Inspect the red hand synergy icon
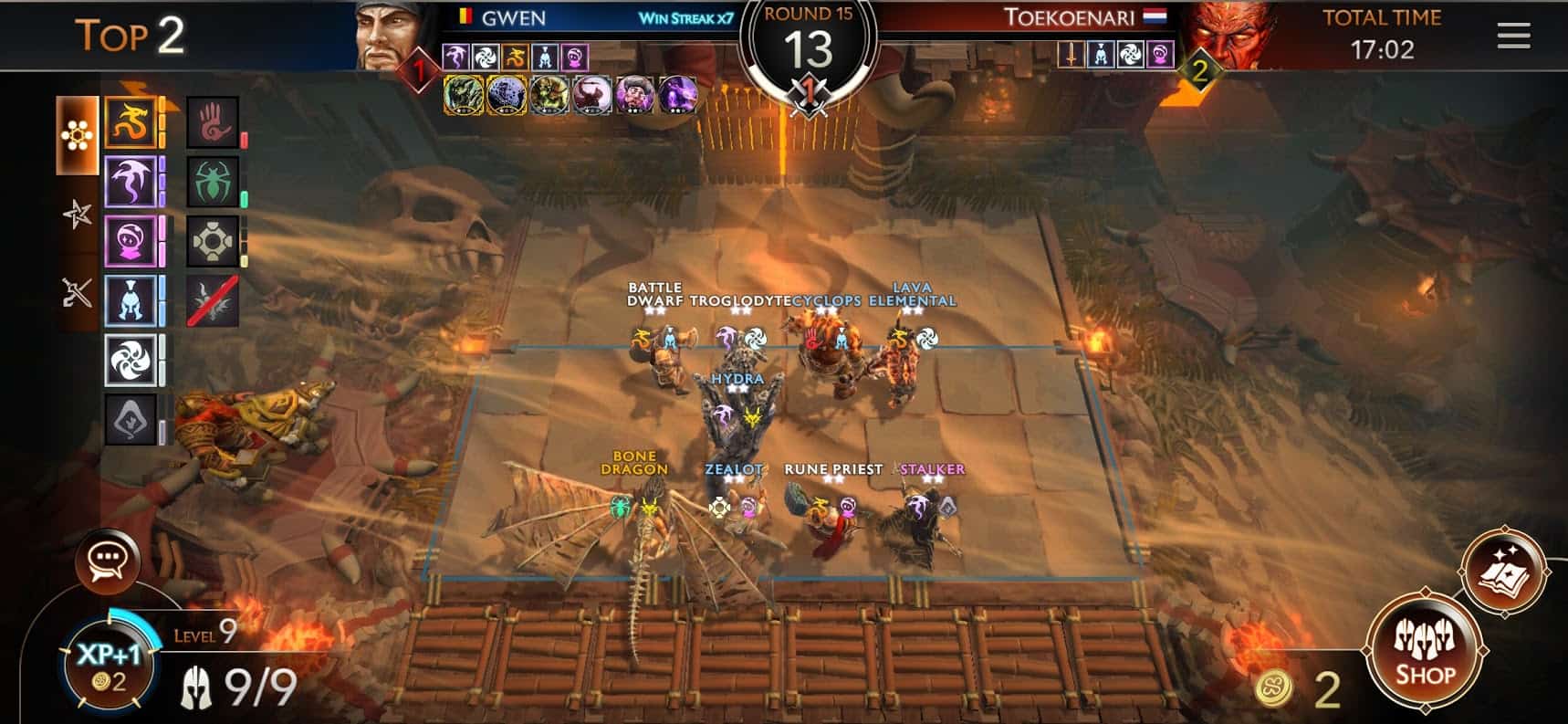1568x724 pixels. (x=213, y=121)
